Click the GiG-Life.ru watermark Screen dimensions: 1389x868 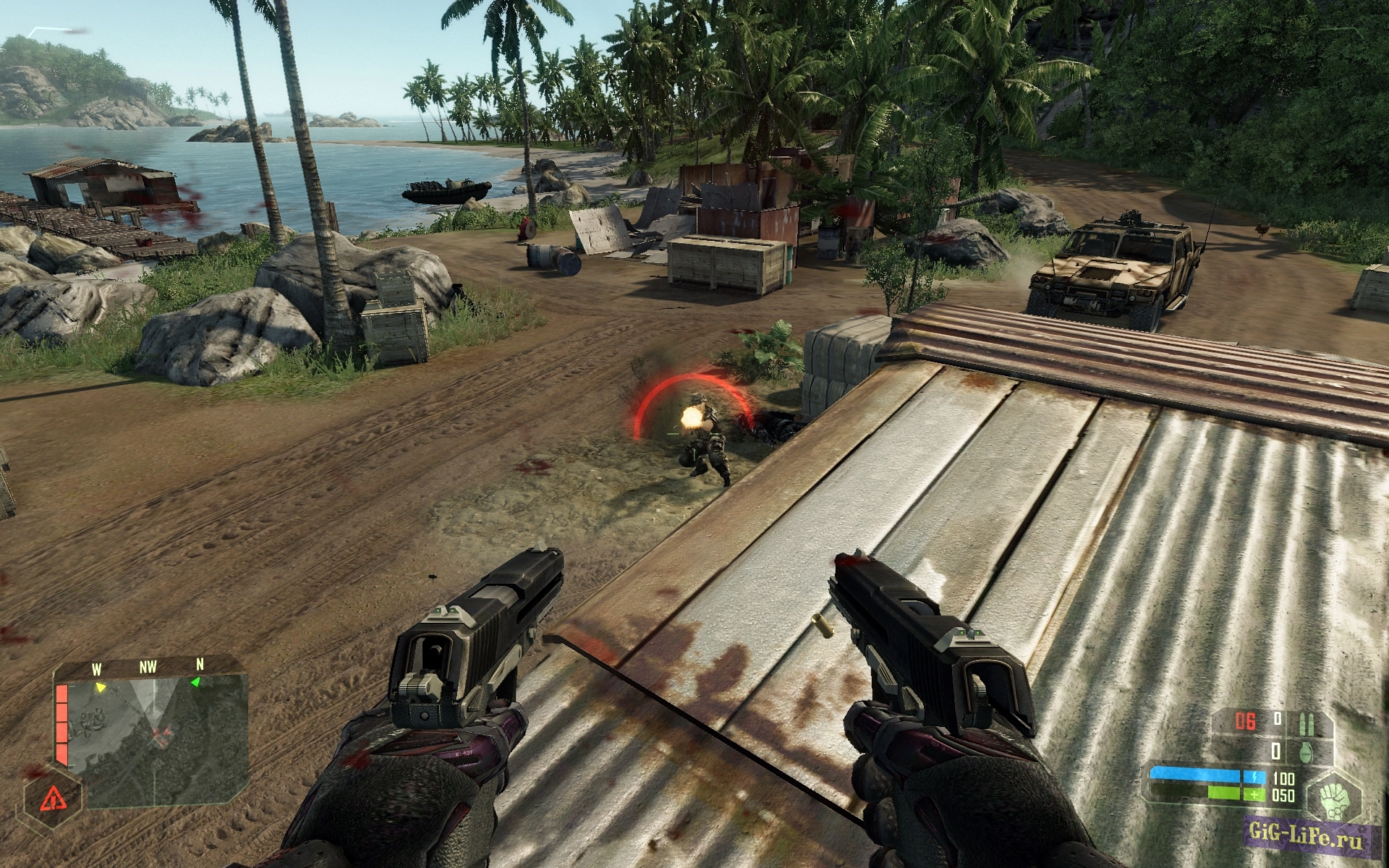(1306, 836)
